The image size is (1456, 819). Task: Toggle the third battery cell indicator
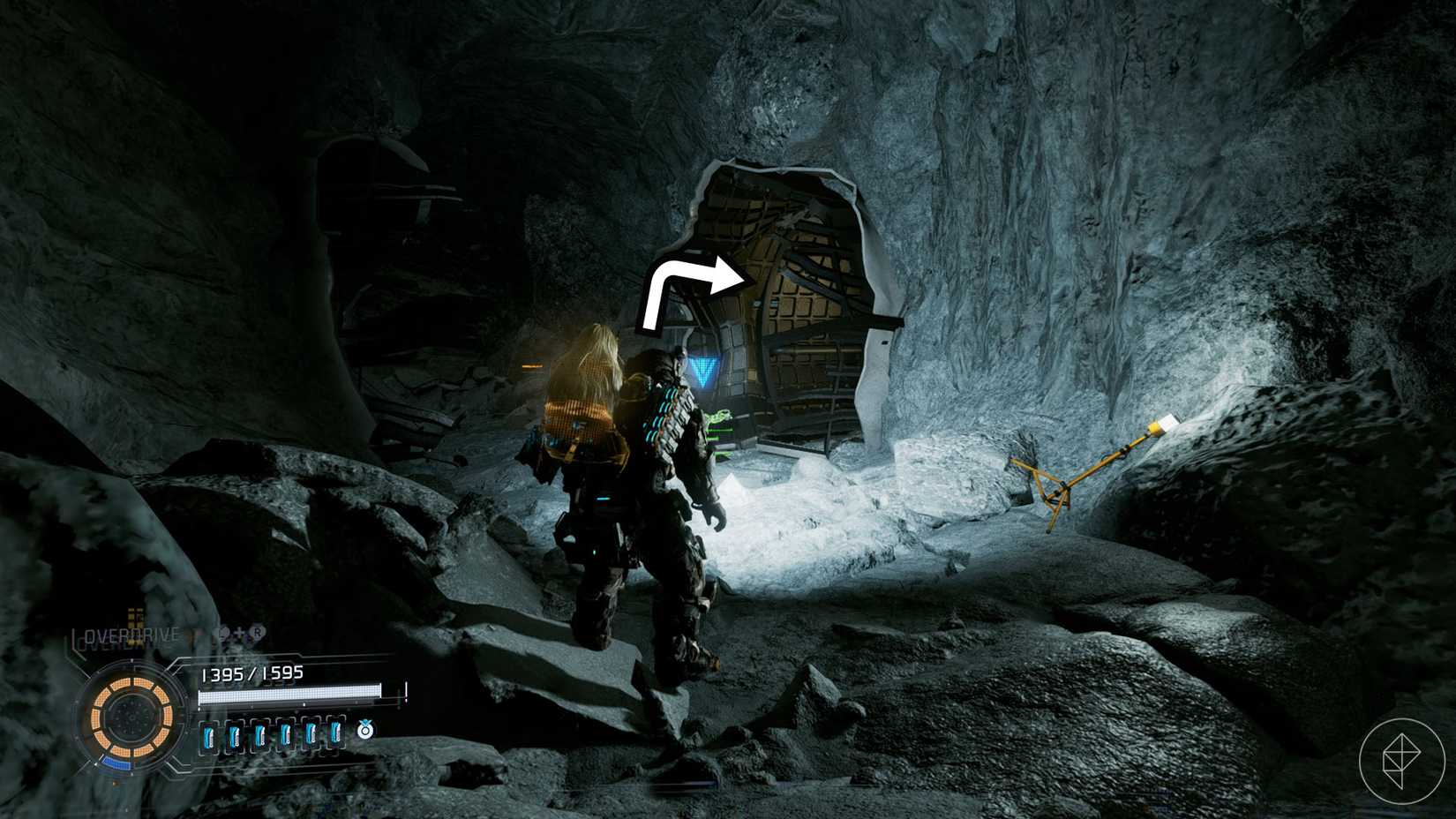point(261,733)
